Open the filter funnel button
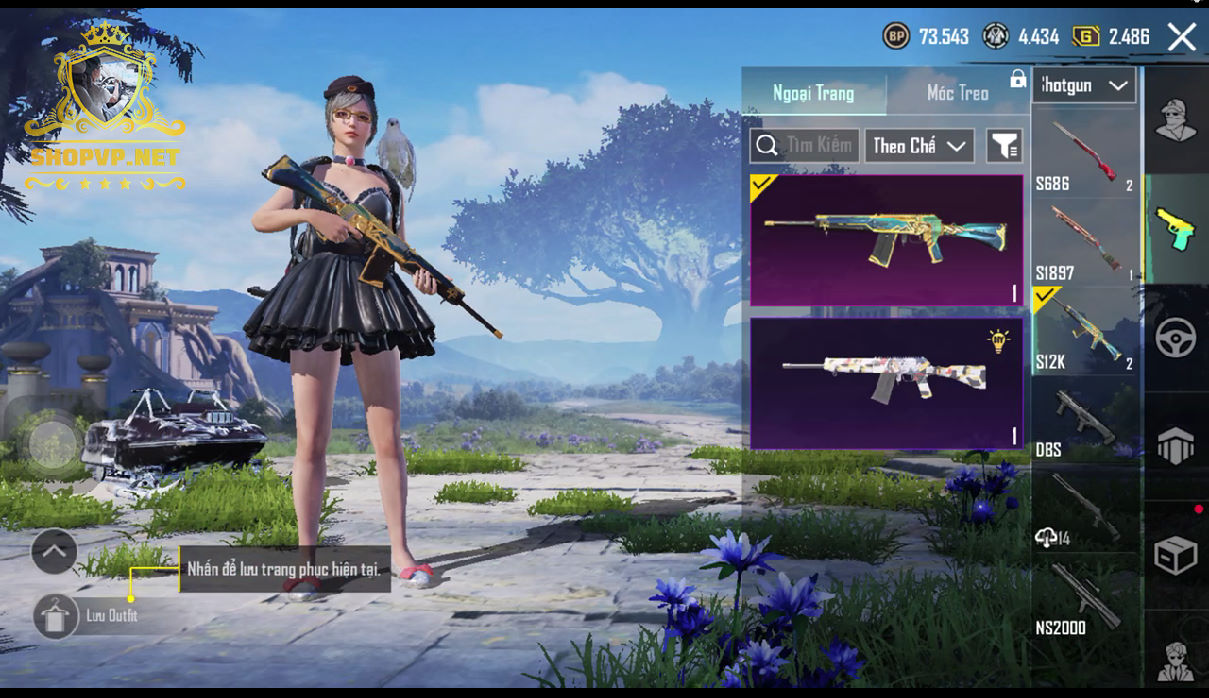 [1004, 146]
